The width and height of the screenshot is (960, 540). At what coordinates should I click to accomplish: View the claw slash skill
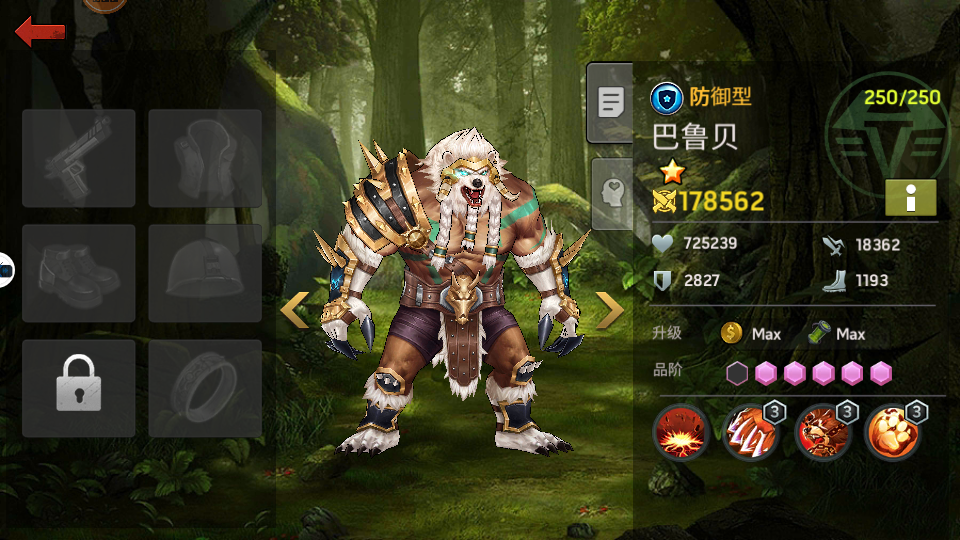[751, 433]
